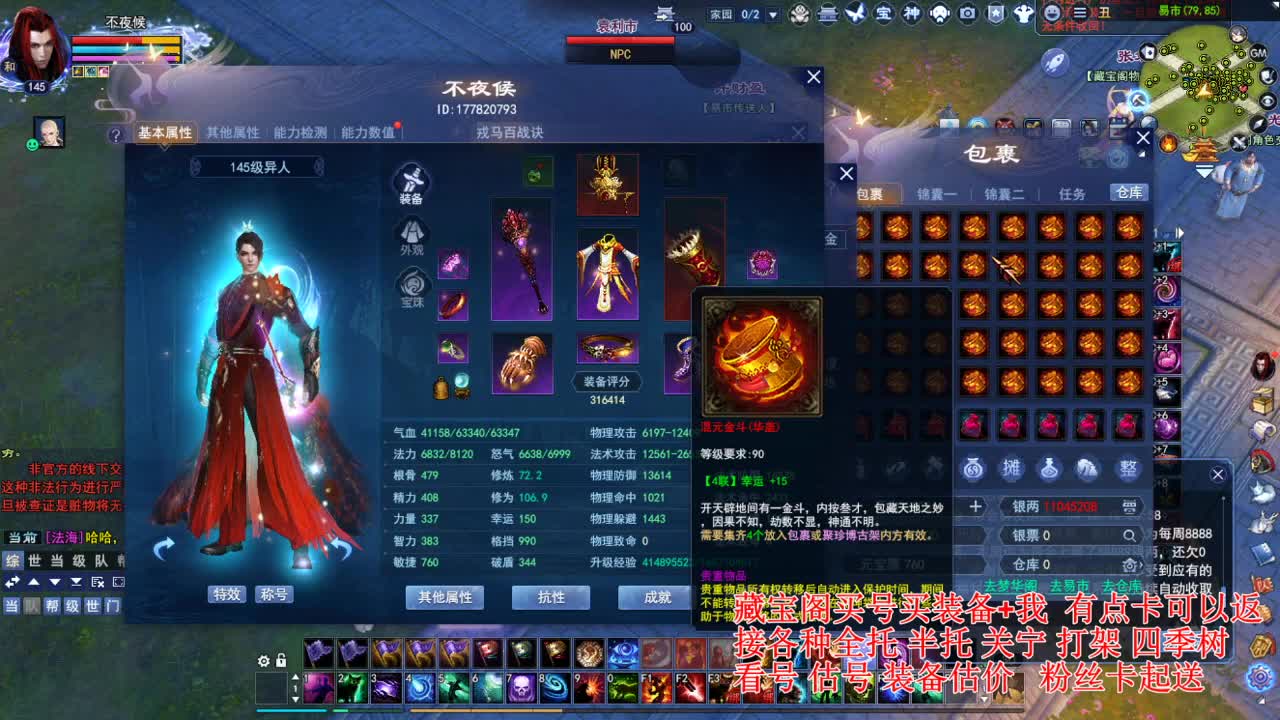Click the plus button beside the silver amount
This screenshot has height=720, width=1280.
975,505
